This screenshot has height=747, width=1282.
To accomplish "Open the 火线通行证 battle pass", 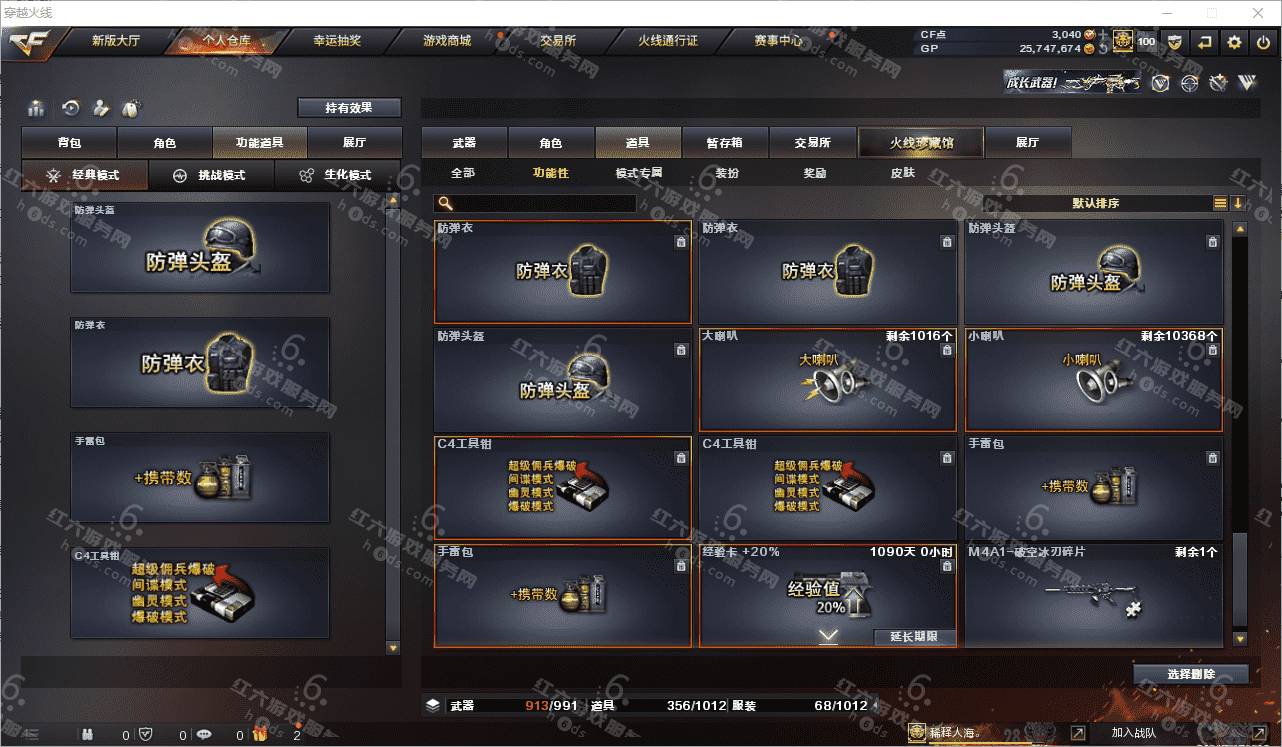I will pos(668,41).
